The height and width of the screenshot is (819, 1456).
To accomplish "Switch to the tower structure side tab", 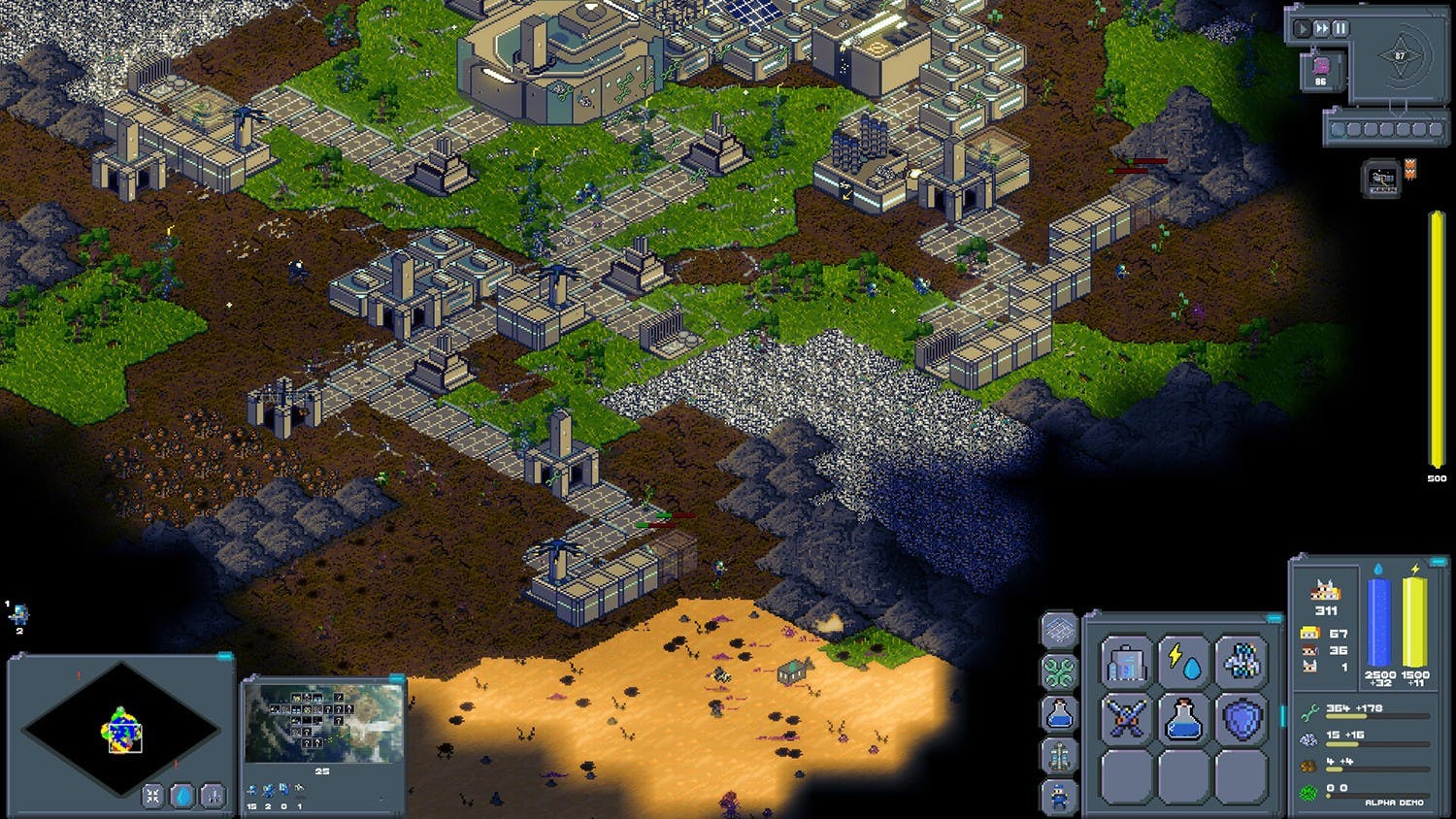I will click(1059, 754).
